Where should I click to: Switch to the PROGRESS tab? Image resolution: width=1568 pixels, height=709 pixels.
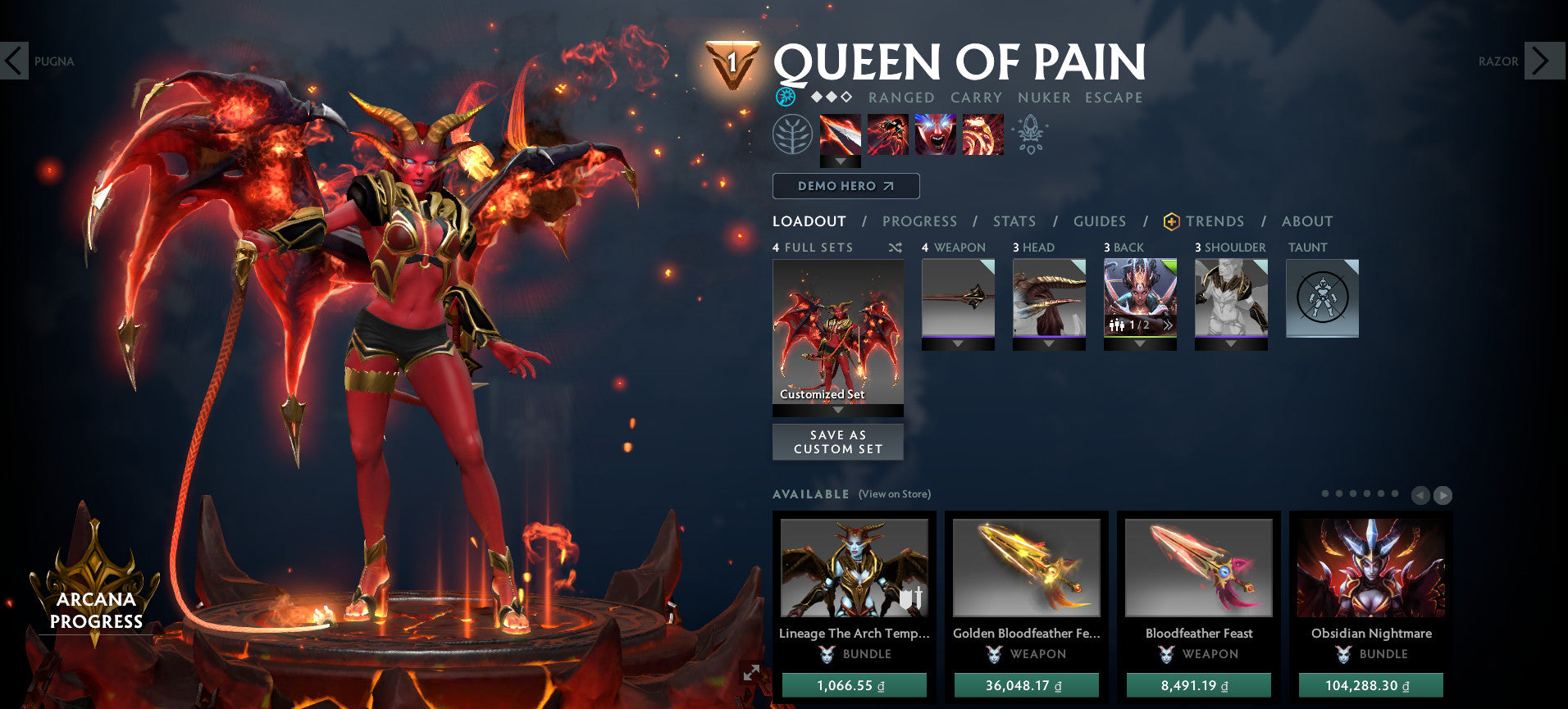click(x=920, y=221)
